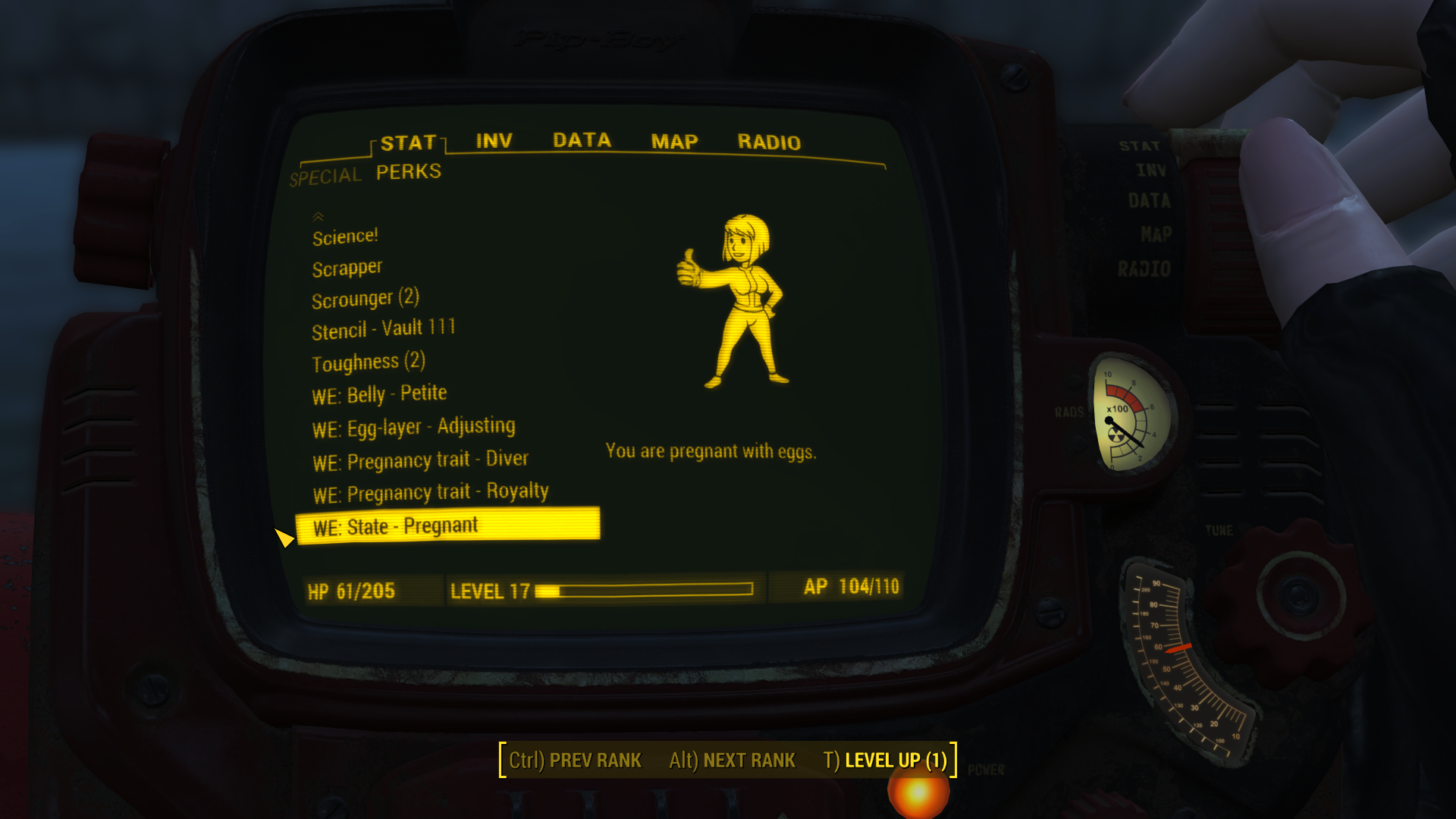
Task: Click the glowing POWER indicator light
Action: (x=918, y=792)
